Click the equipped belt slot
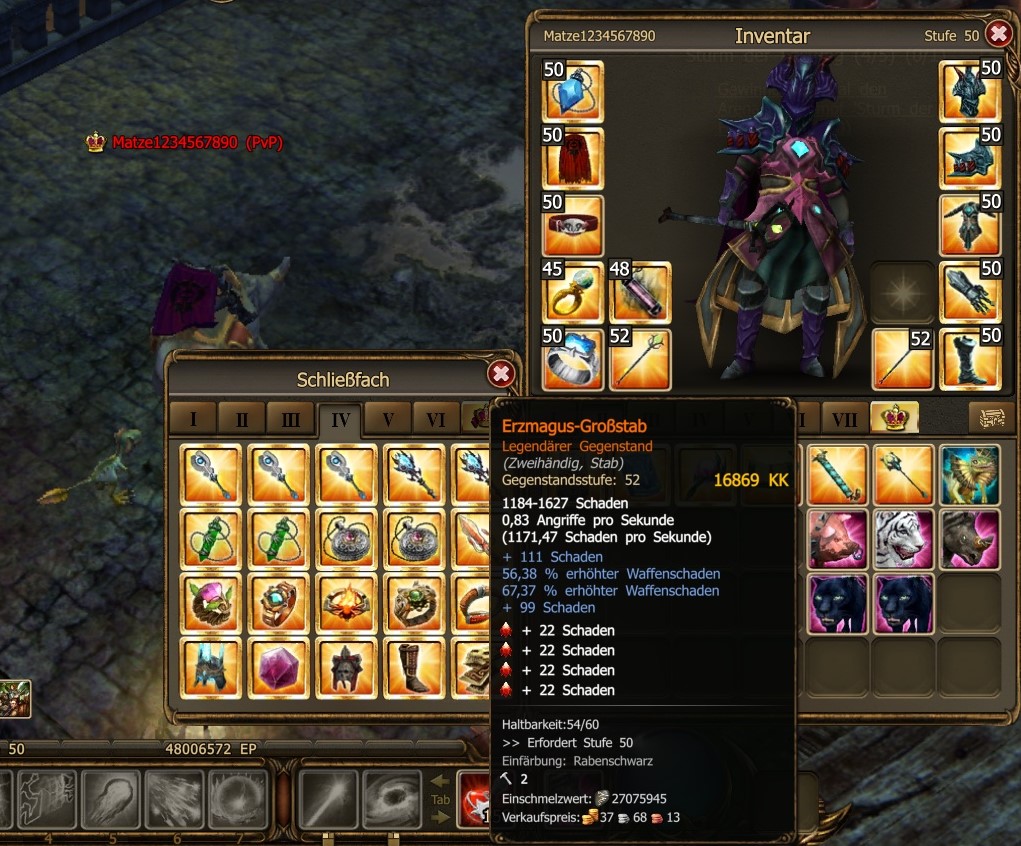The image size is (1021, 846). 572,226
